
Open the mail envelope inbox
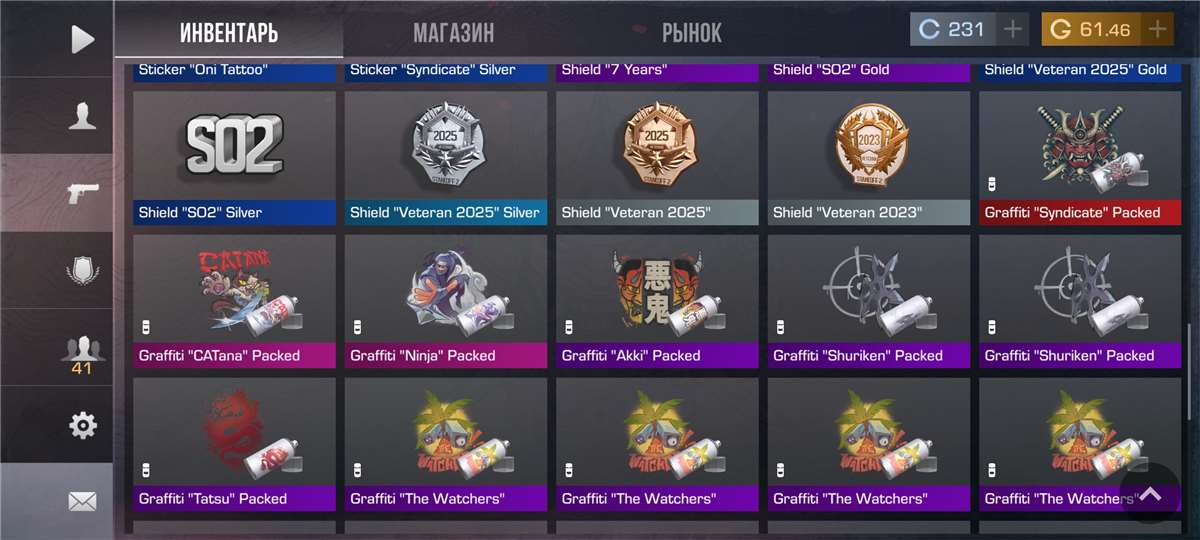82,501
